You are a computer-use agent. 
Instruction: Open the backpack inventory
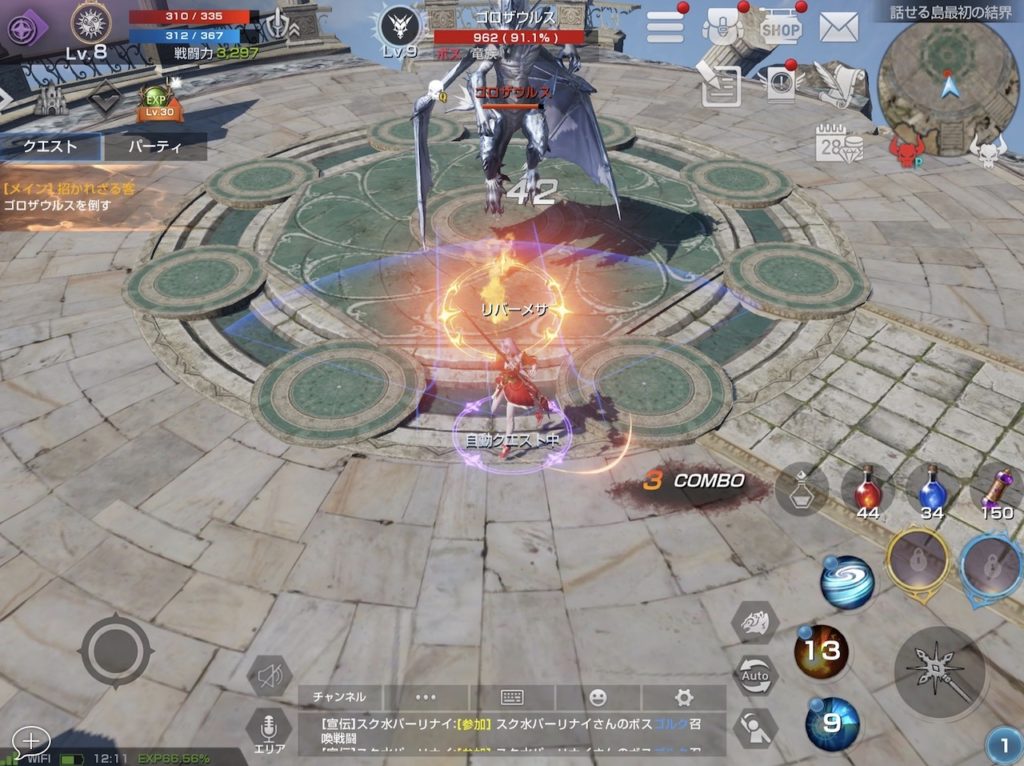pos(722,27)
